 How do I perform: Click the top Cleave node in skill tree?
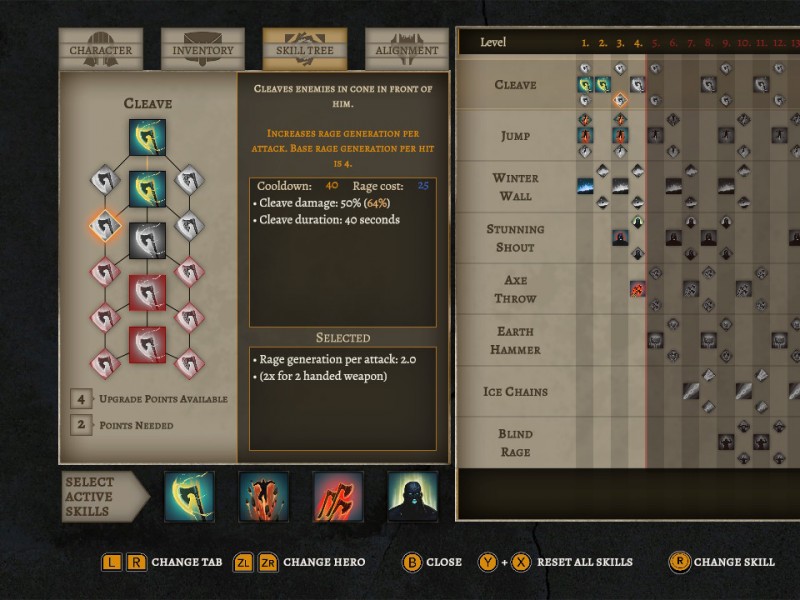147,137
